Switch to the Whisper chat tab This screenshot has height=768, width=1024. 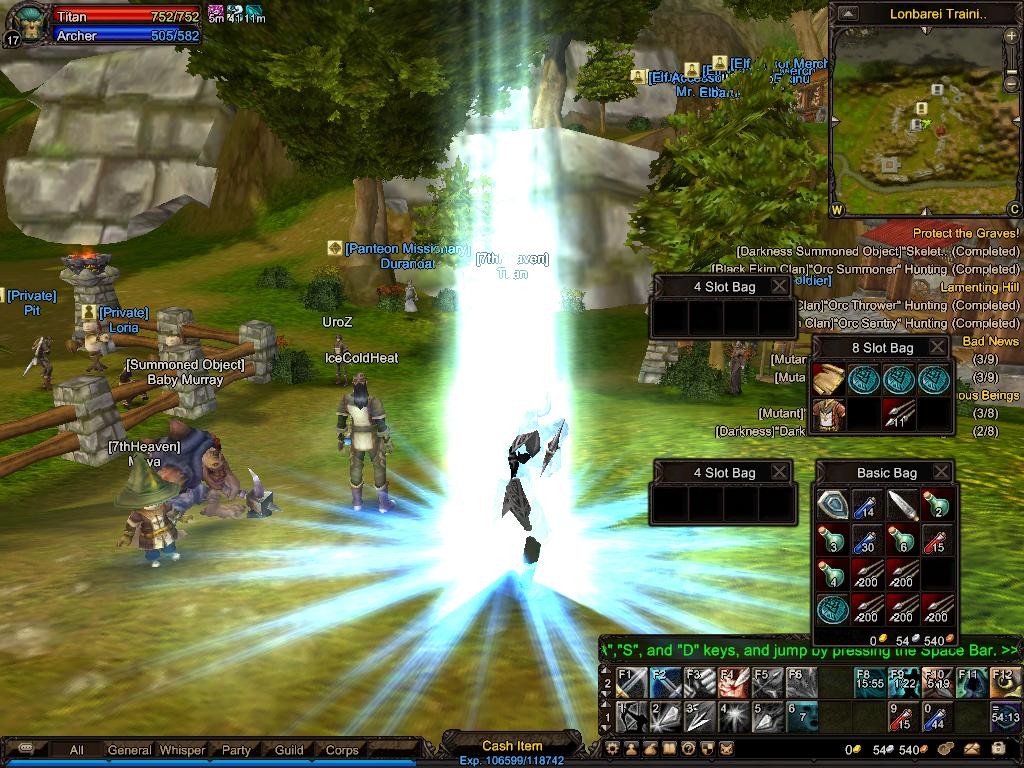[x=182, y=749]
